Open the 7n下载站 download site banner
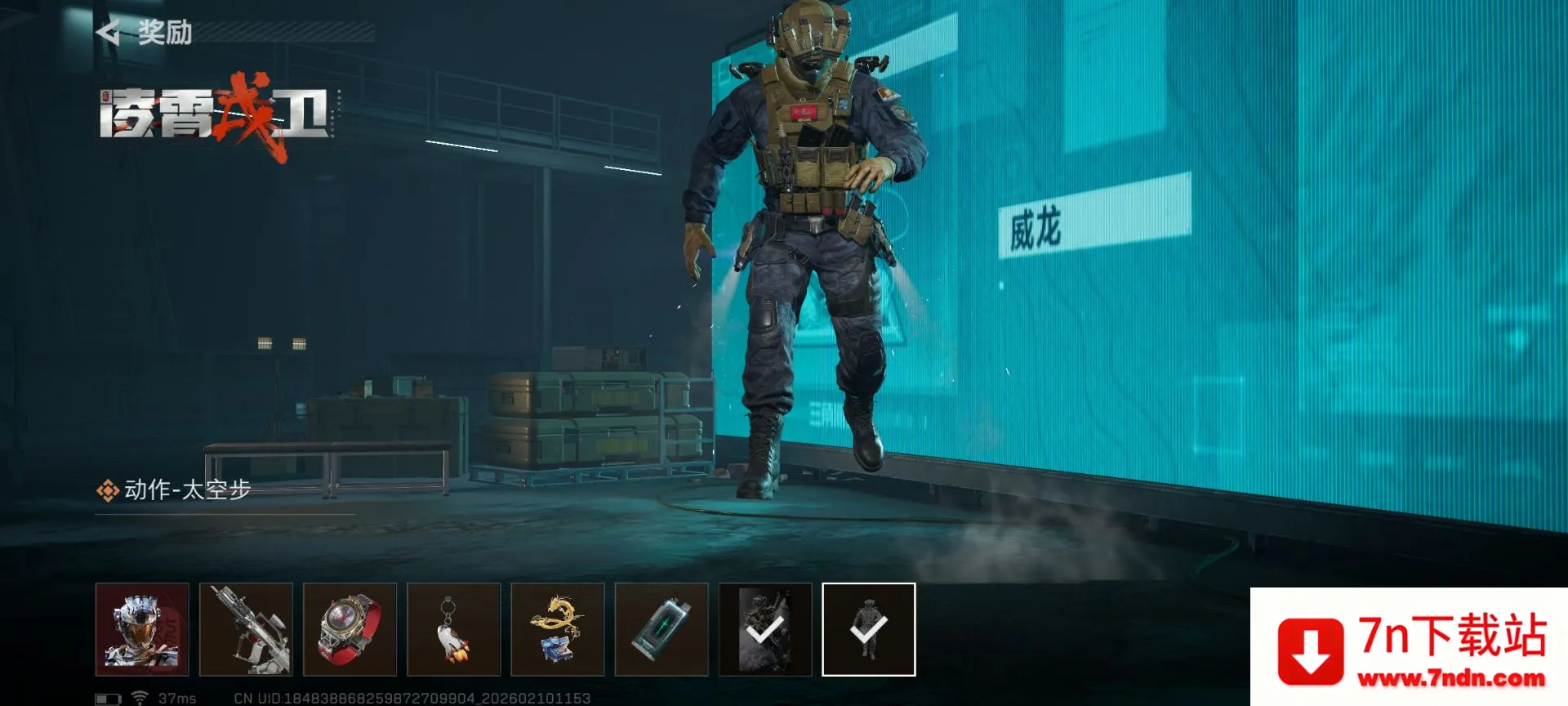 pos(1409,647)
